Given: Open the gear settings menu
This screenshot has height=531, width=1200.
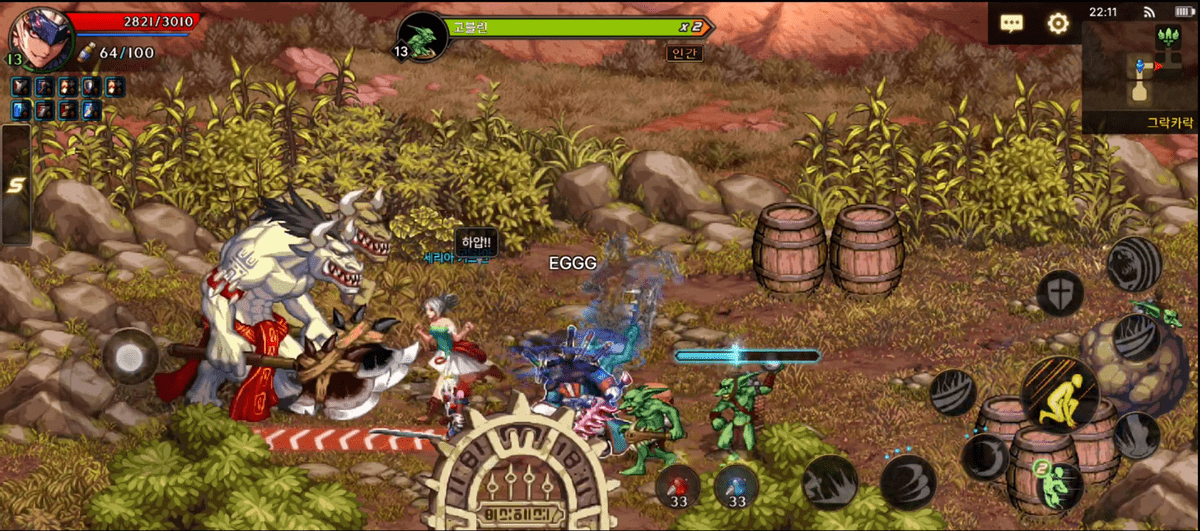Looking at the screenshot, I should pyautogui.click(x=1058, y=23).
